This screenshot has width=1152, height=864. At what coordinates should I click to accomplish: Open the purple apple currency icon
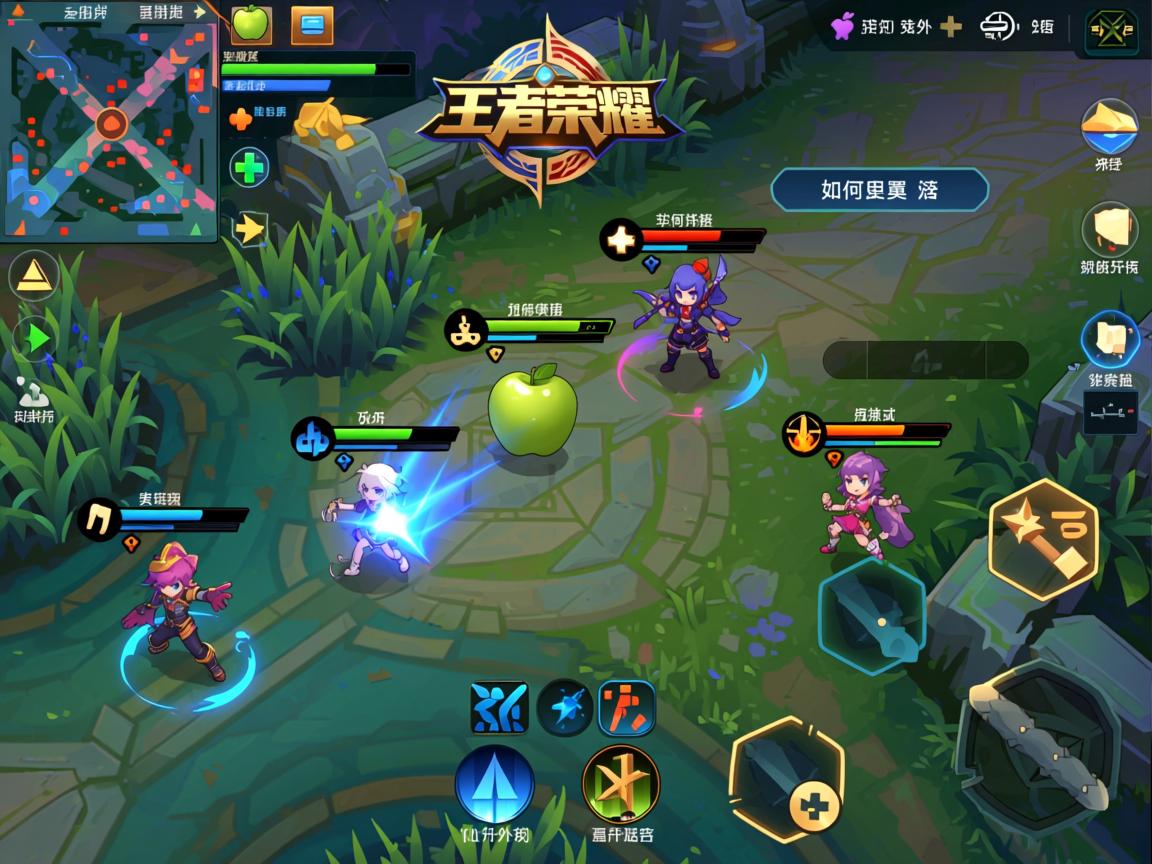point(843,26)
